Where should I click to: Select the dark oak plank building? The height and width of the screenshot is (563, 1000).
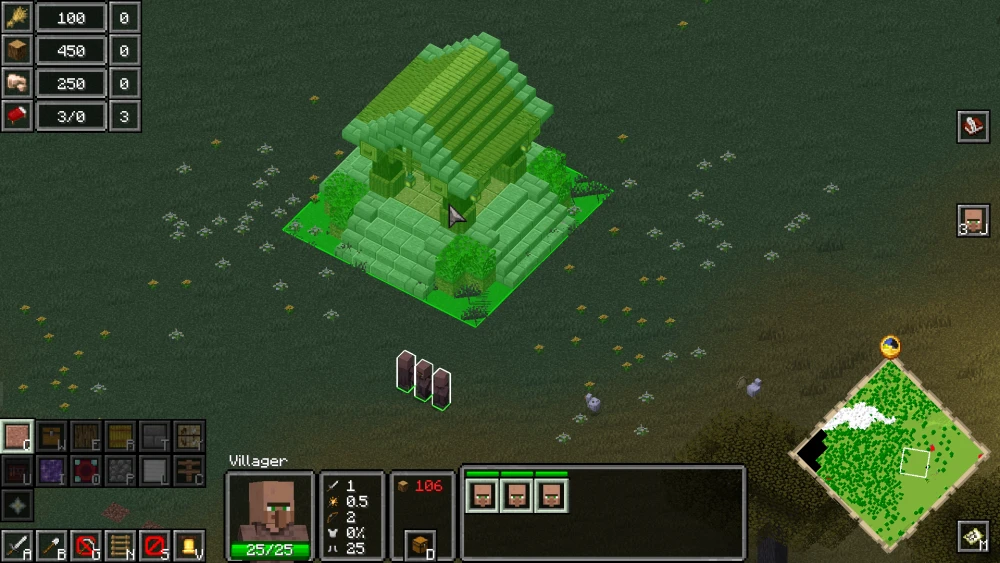(x=85, y=435)
